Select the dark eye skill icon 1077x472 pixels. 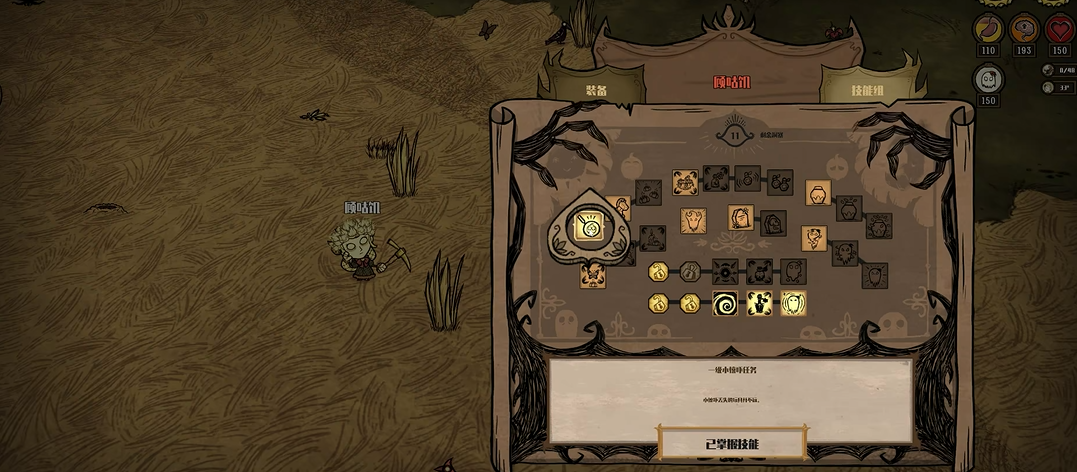(725, 271)
